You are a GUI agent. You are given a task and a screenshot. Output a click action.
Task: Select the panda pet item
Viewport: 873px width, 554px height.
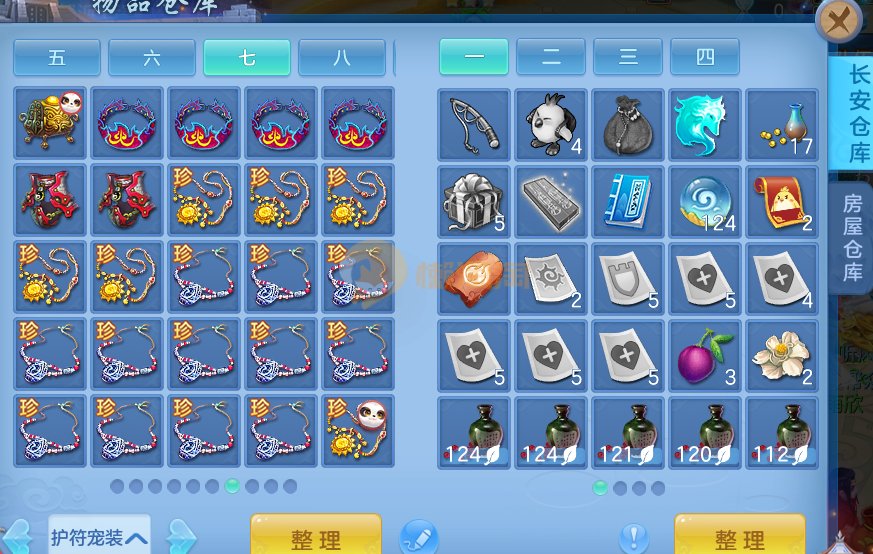[551, 124]
